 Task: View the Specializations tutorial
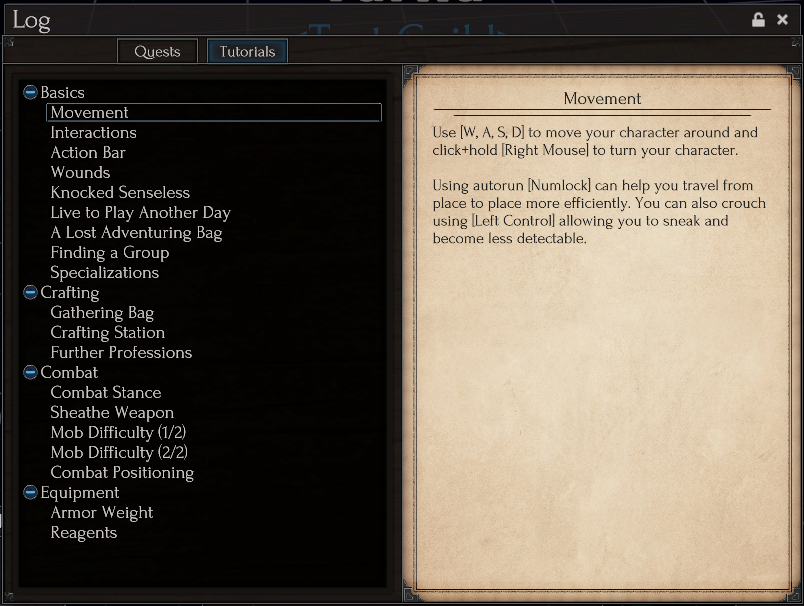(104, 272)
